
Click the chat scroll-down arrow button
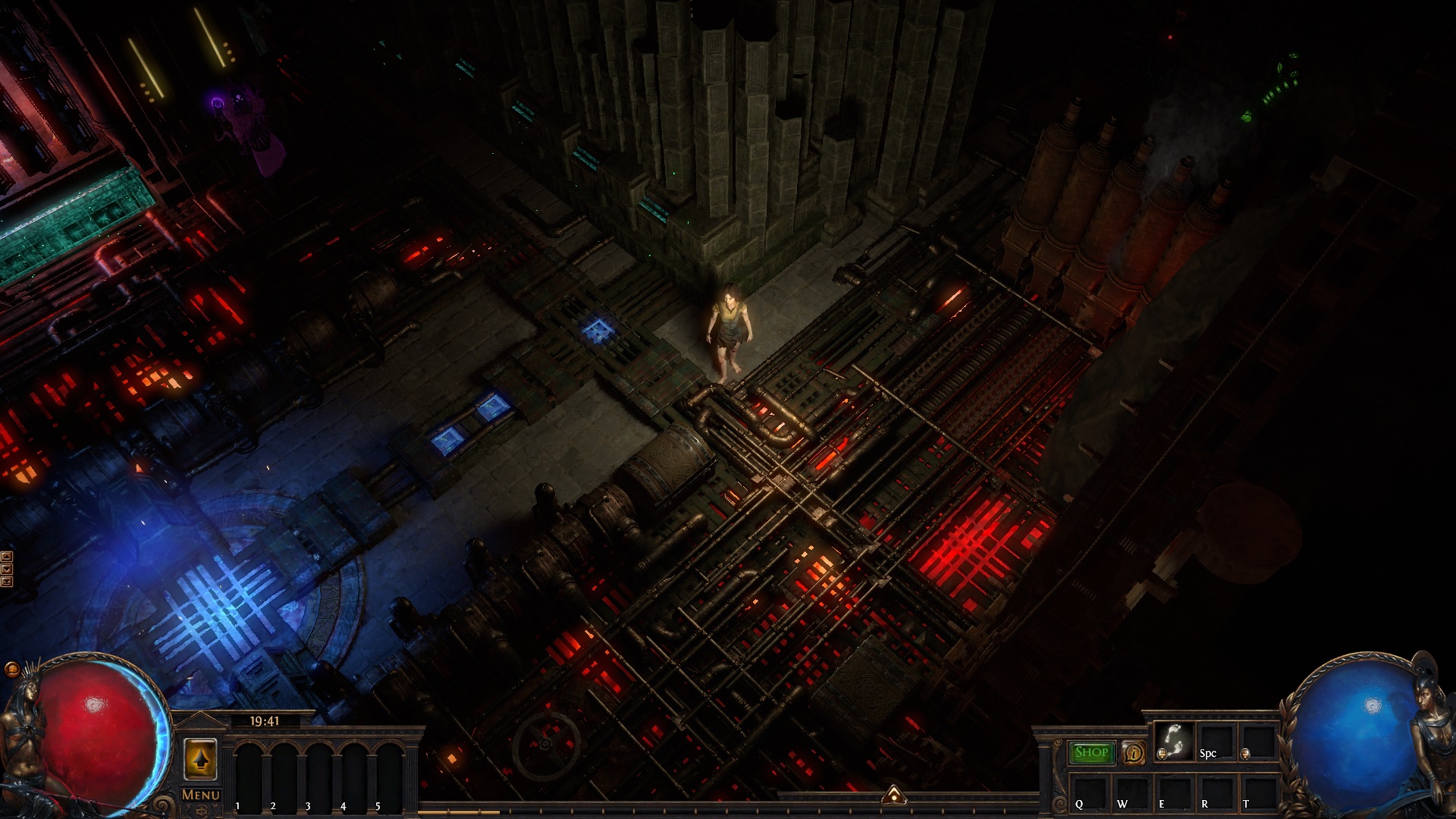pos(7,569)
